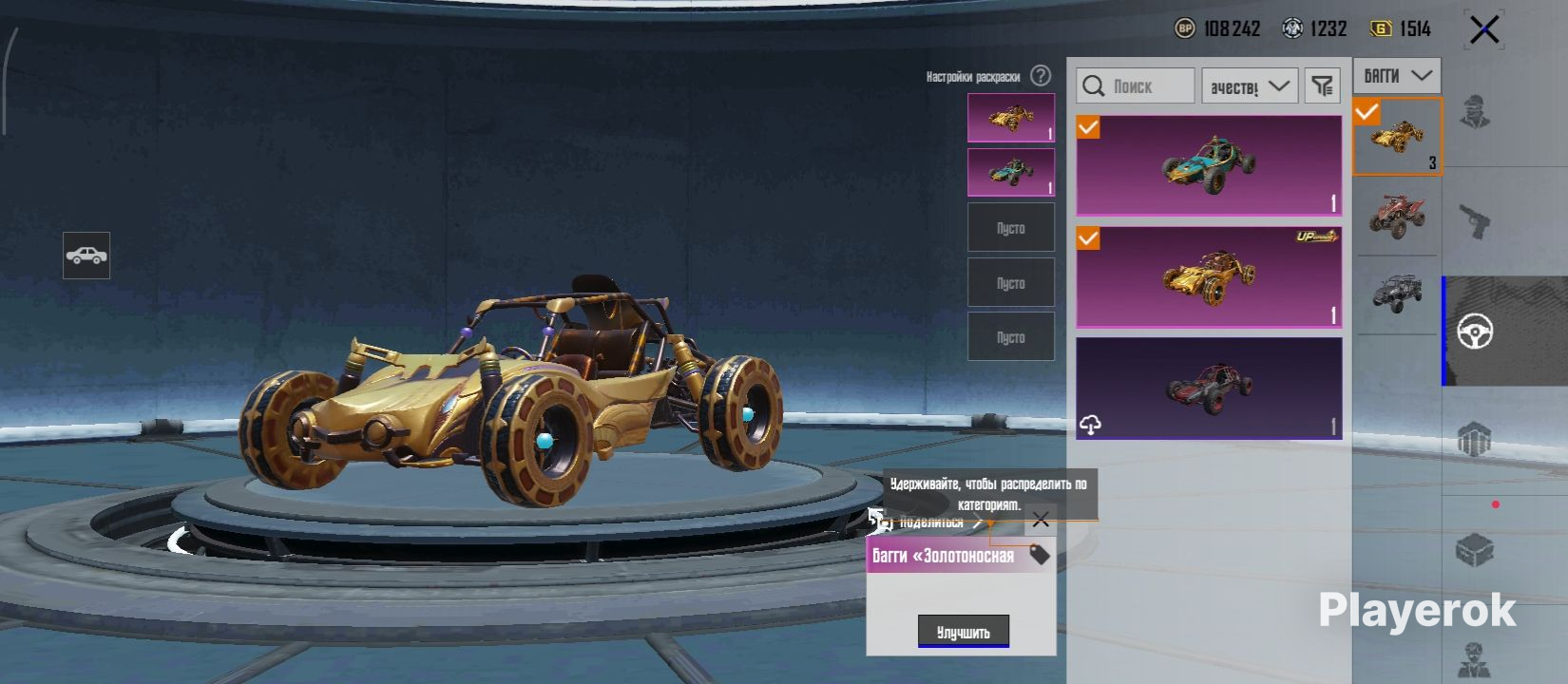
Task: Choose the red quad bike category
Action: click(x=1396, y=216)
